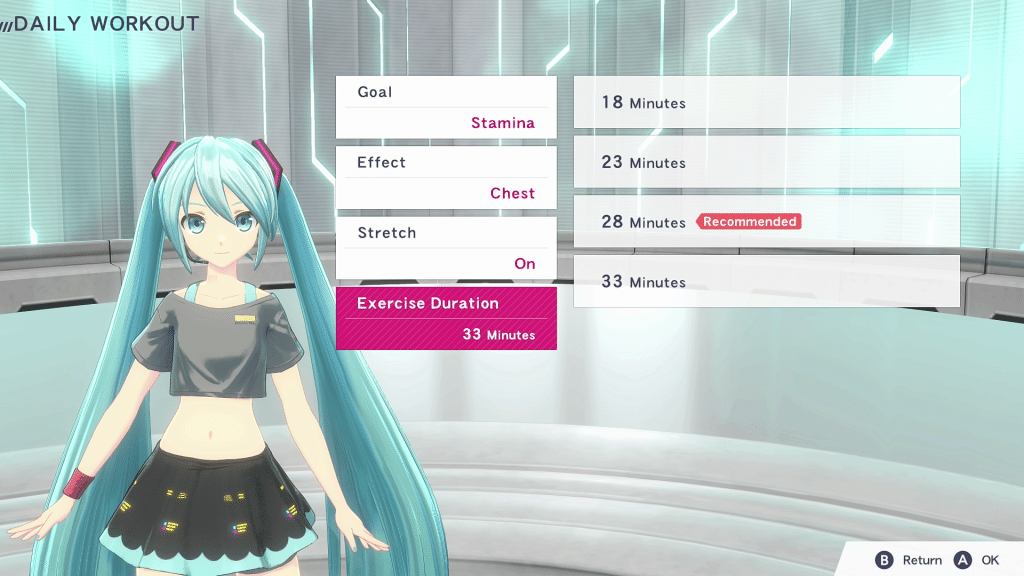The height and width of the screenshot is (576, 1024).
Task: Toggle the Stretch setting row
Action: [x=446, y=248]
